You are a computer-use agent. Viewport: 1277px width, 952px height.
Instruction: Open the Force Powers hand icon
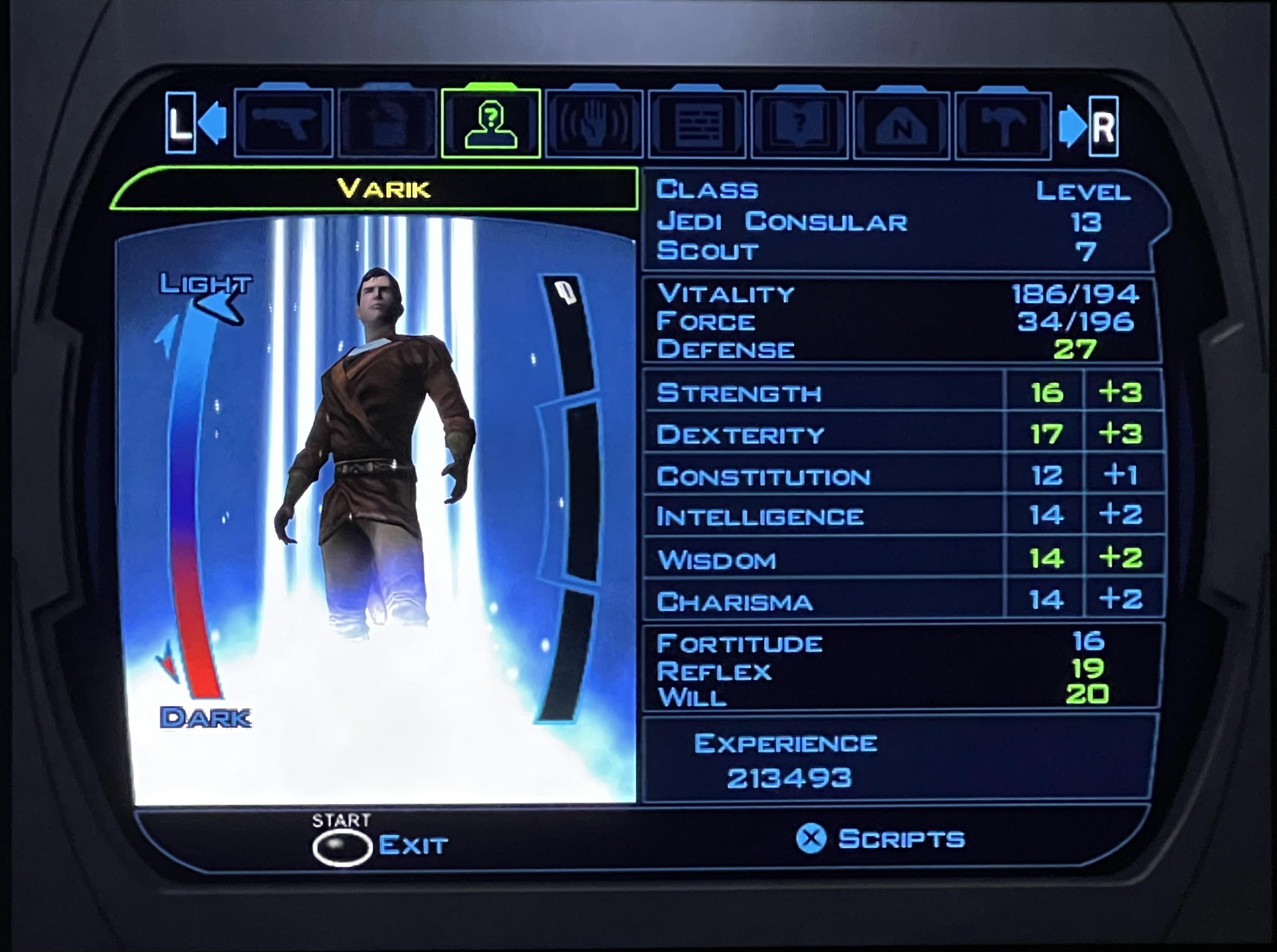[x=595, y=124]
